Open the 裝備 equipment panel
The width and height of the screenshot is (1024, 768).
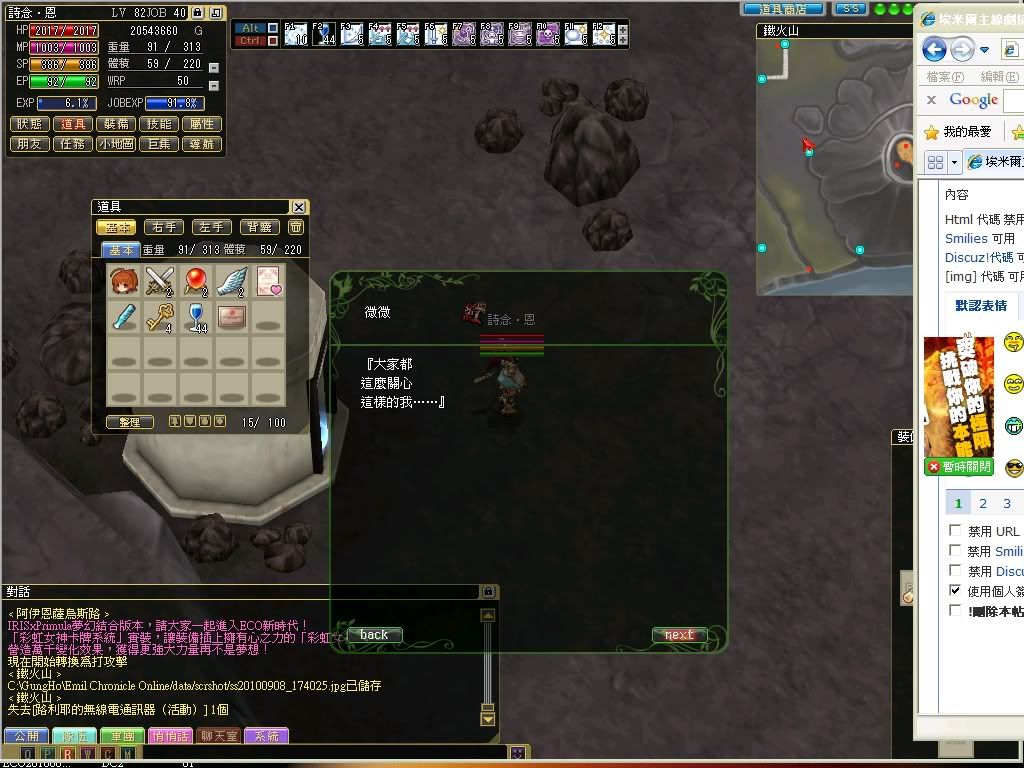[x=116, y=124]
